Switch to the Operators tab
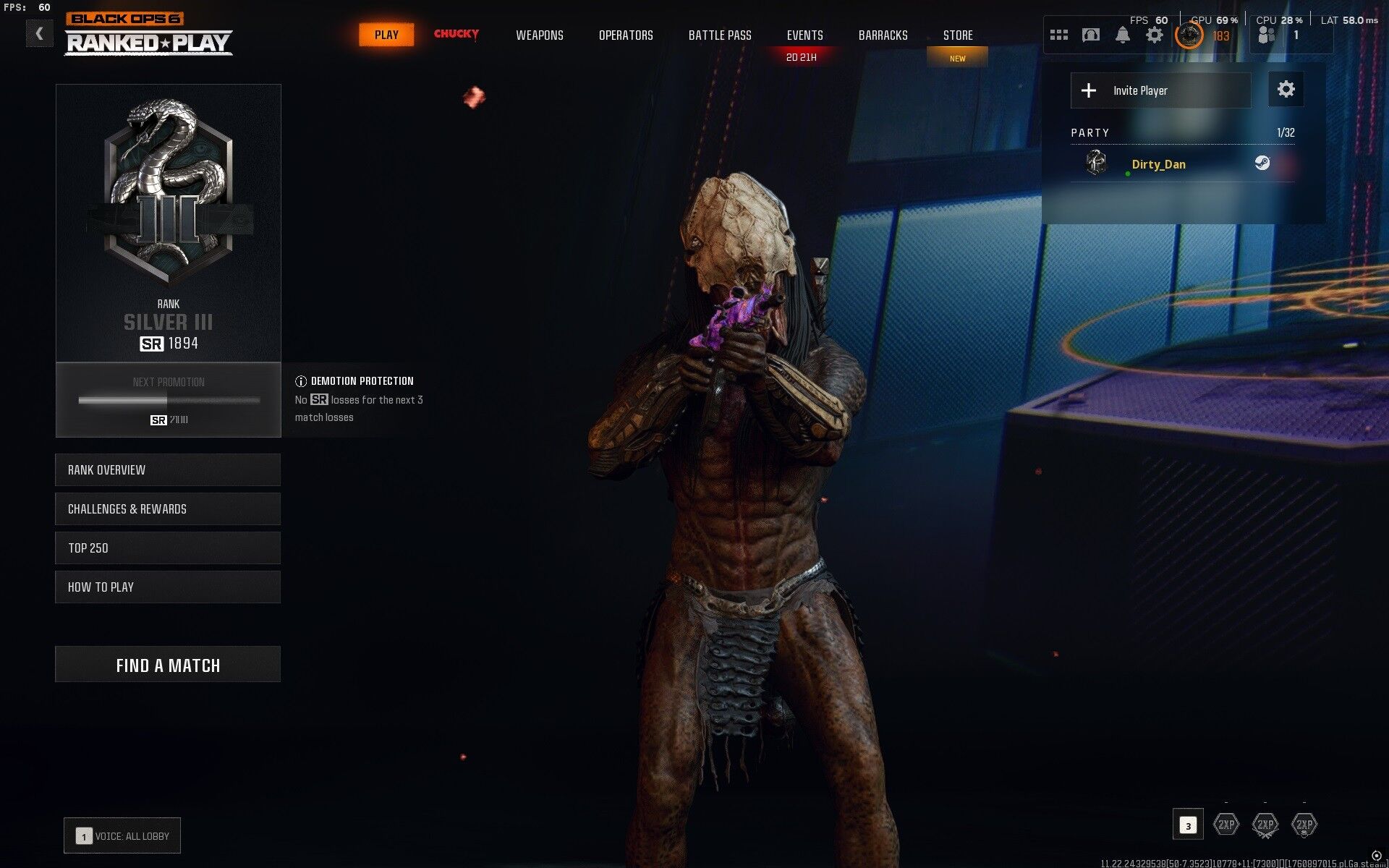The height and width of the screenshot is (868, 1389). (626, 35)
